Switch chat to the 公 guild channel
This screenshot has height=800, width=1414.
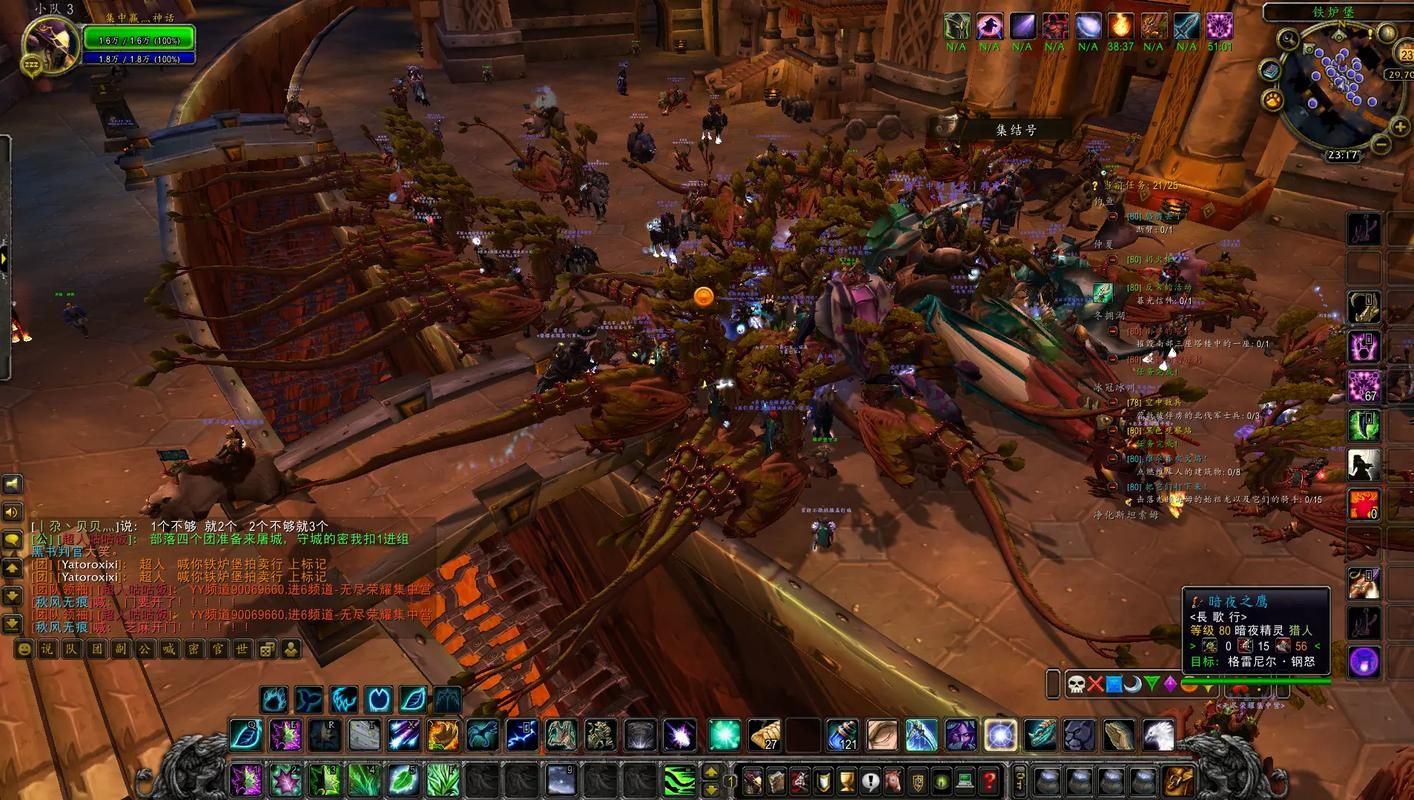[145, 649]
